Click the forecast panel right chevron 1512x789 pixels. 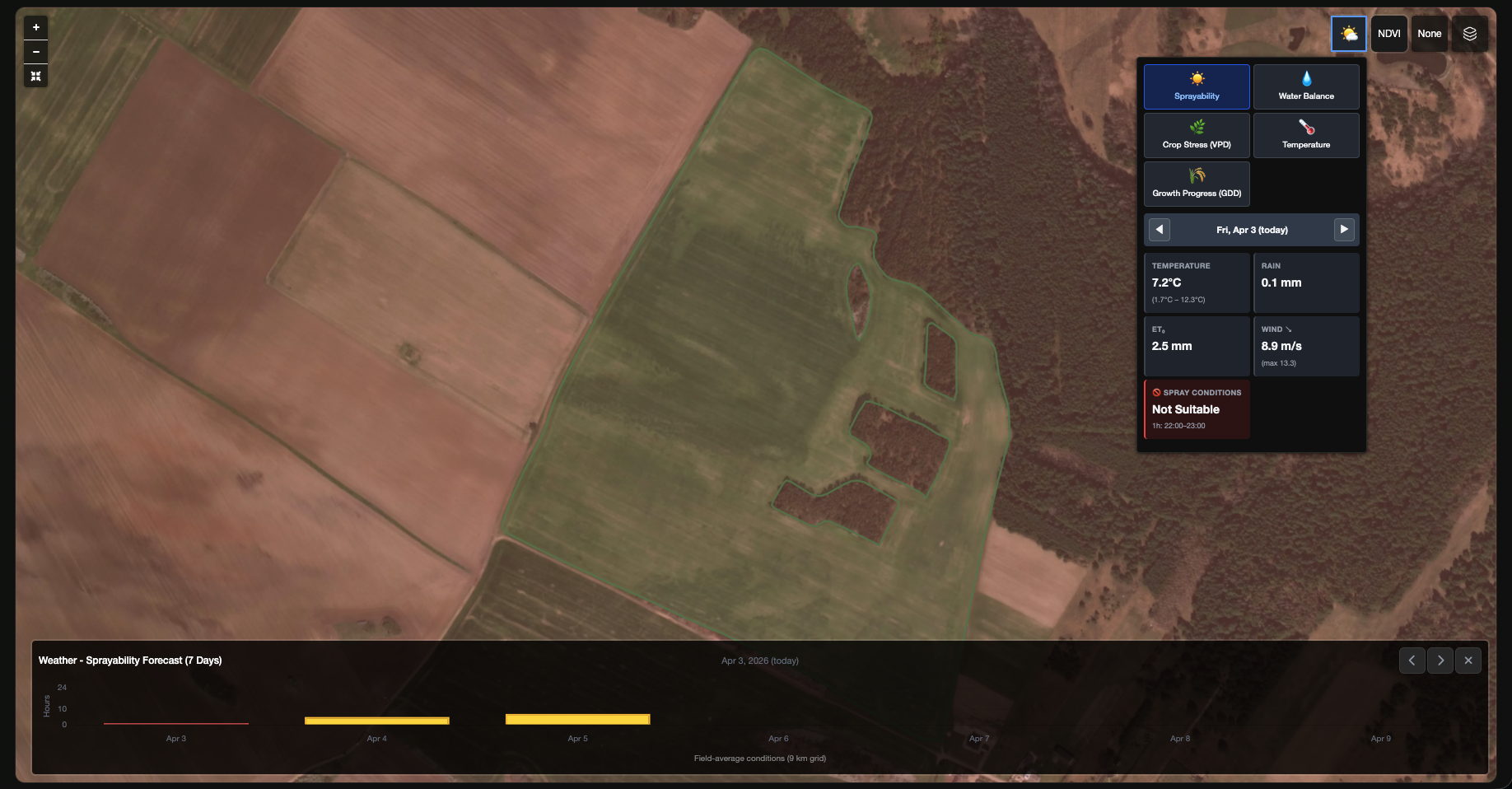click(1440, 660)
